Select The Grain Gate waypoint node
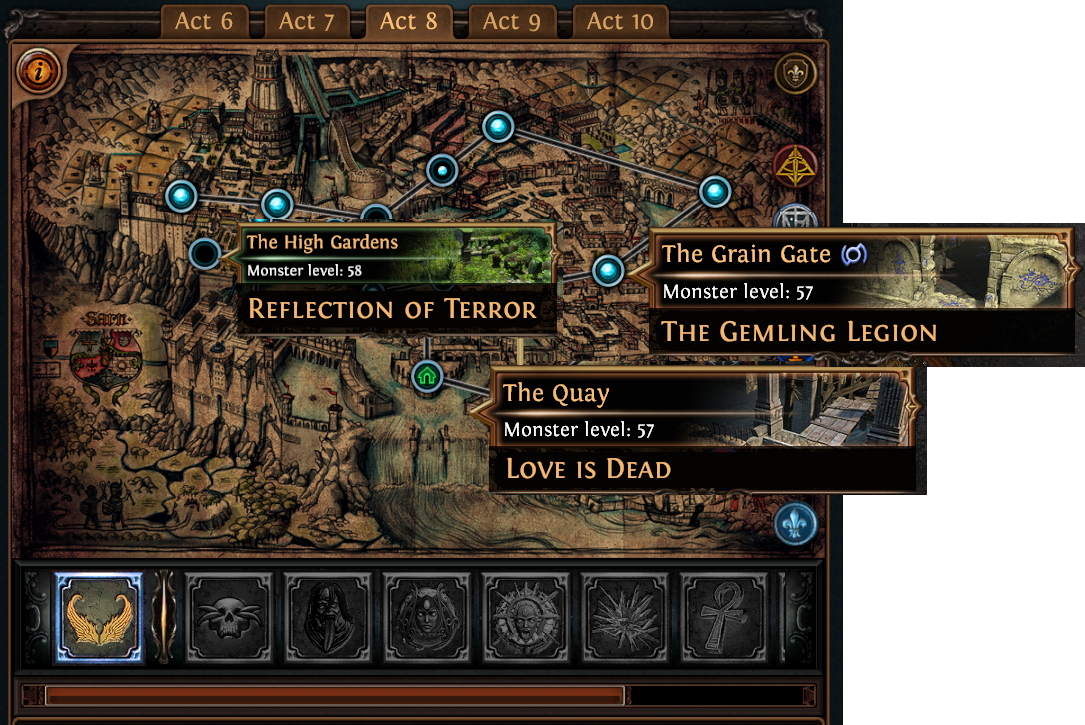Image resolution: width=1085 pixels, height=725 pixels. coord(608,270)
